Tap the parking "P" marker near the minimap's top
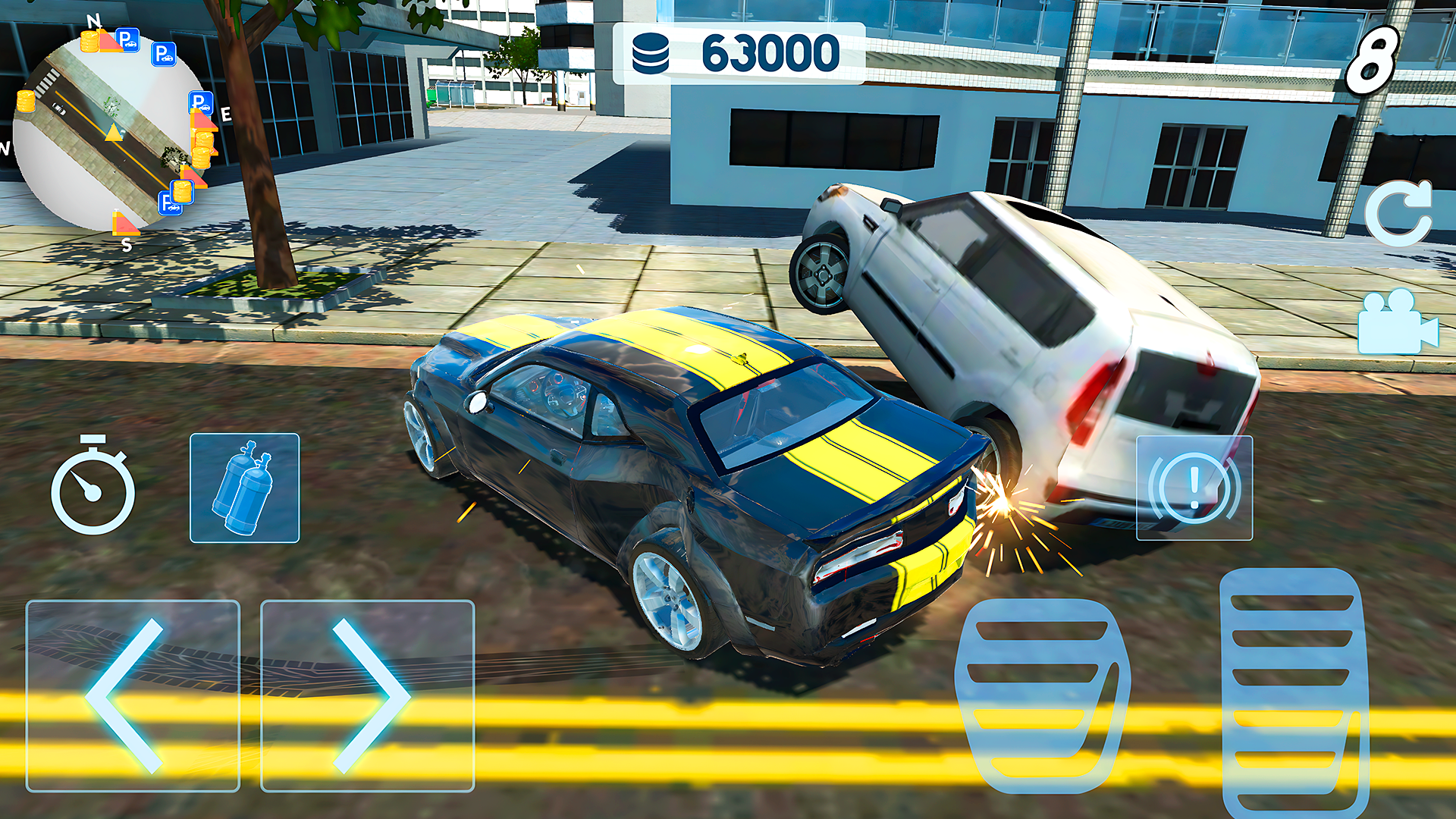The height and width of the screenshot is (819, 1456). 127,41
